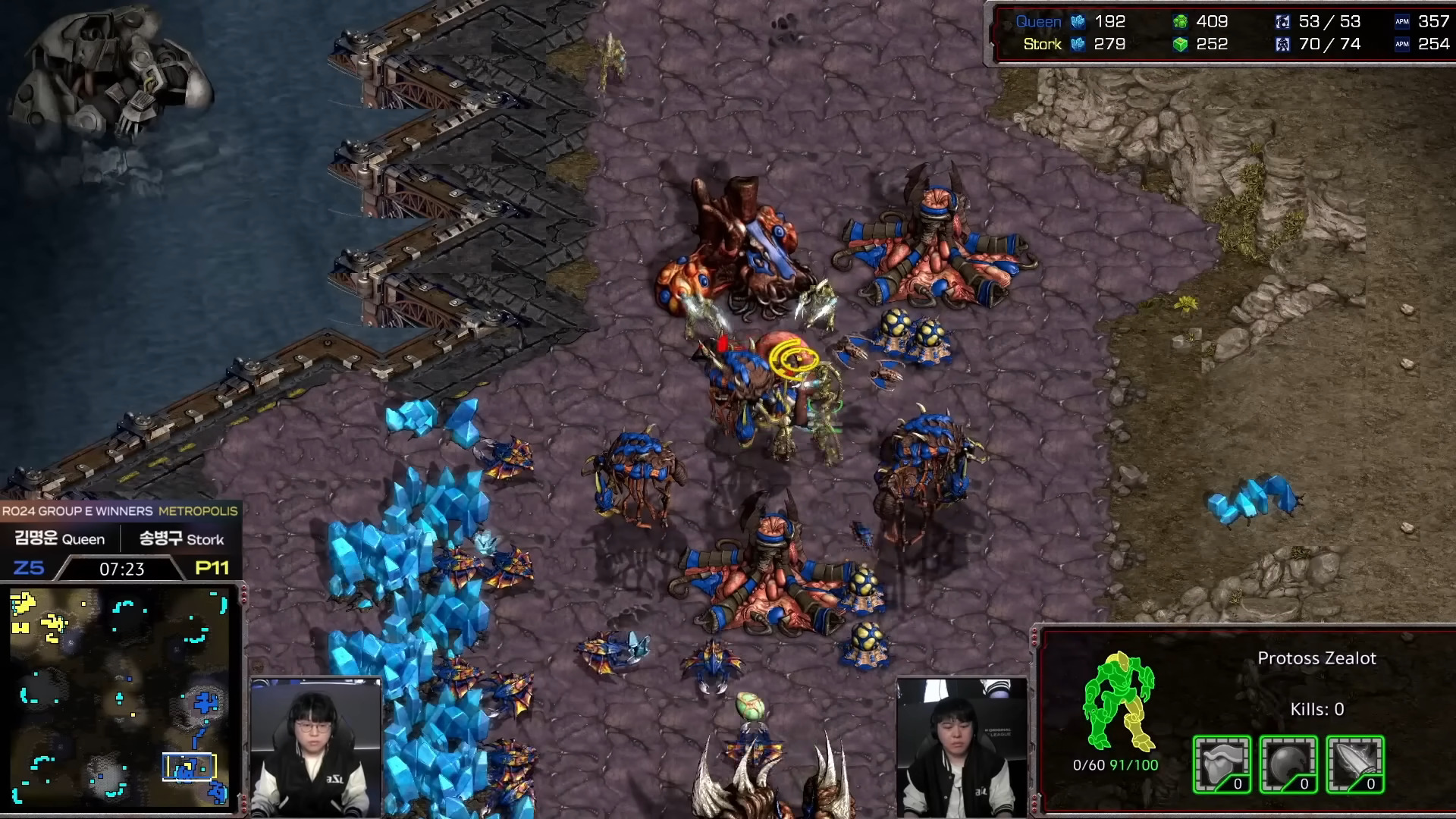Viewport: 1456px width, 819px height.
Task: Open Queen's player webcam feed
Action: tap(315, 747)
